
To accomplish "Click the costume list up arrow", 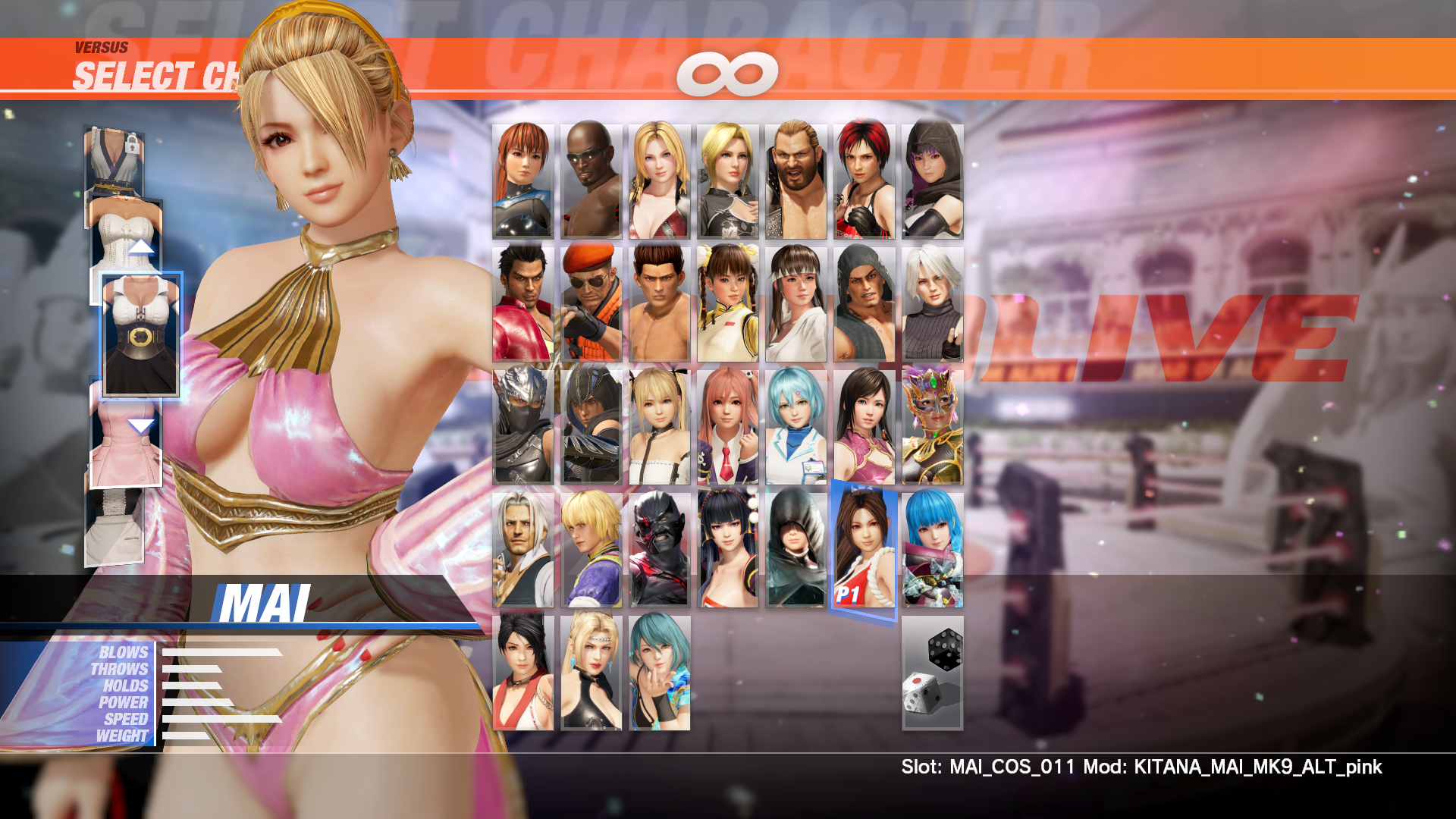I will [141, 246].
